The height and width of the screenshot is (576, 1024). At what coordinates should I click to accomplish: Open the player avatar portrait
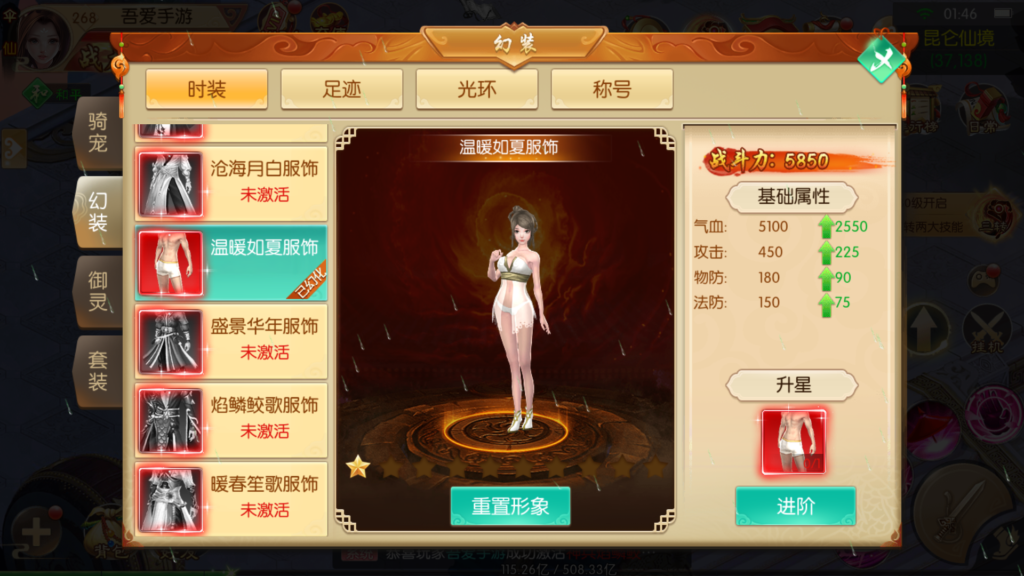point(37,38)
